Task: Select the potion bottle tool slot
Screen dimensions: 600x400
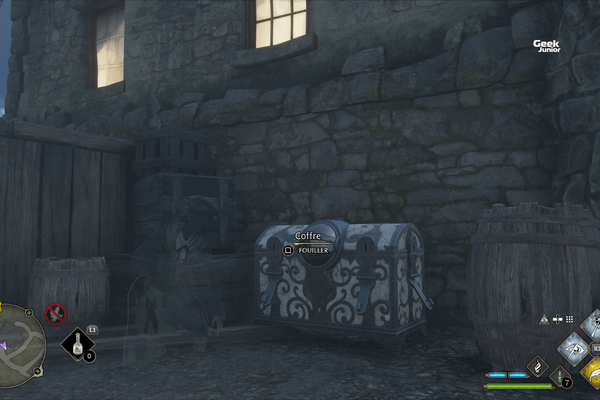Action: 76,345
